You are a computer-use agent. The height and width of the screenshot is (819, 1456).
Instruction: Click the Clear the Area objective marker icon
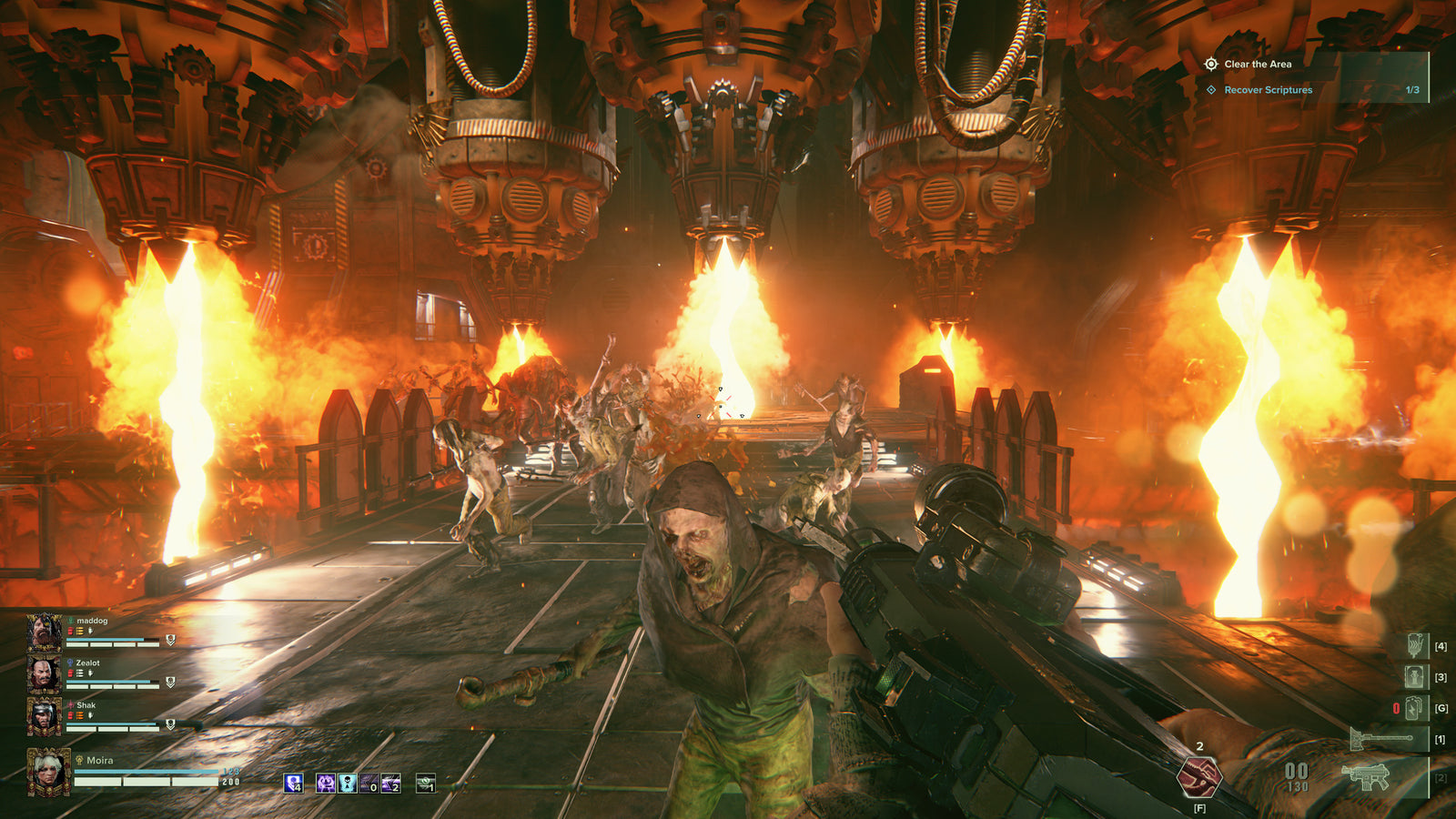click(1210, 65)
